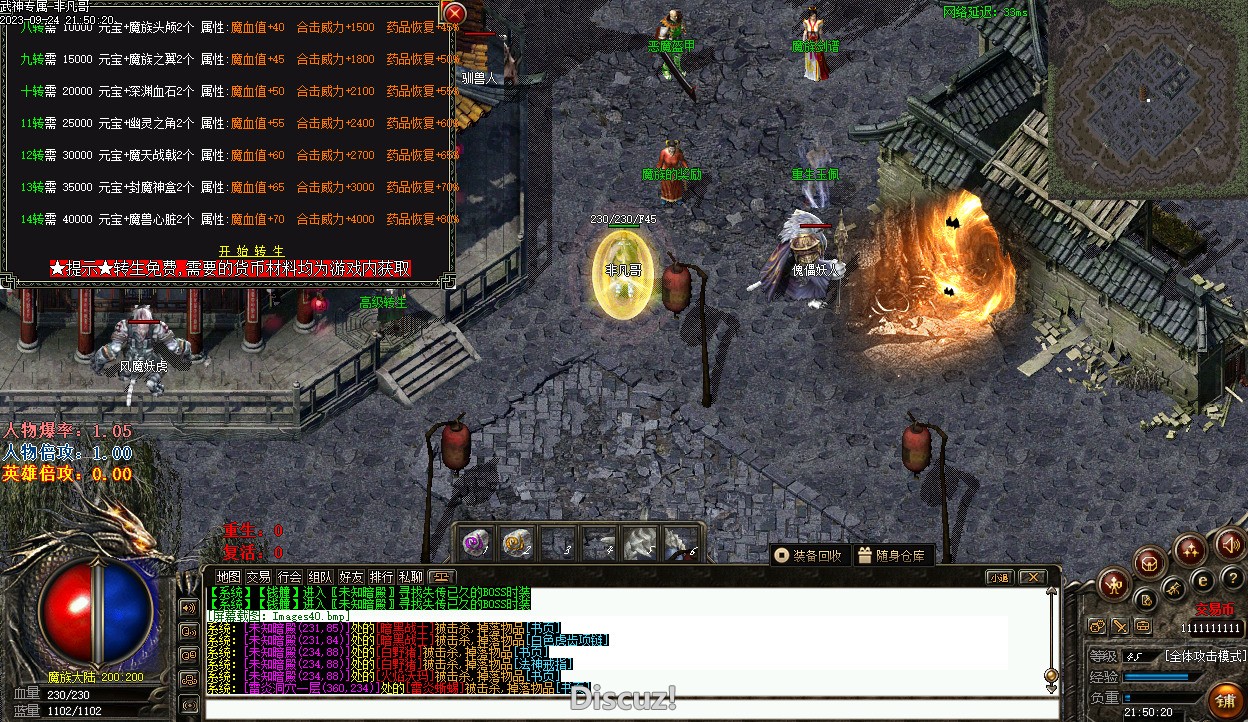The width and height of the screenshot is (1248, 722).
Task: Switch to the 私聊 private chat tab
Action: point(411,577)
